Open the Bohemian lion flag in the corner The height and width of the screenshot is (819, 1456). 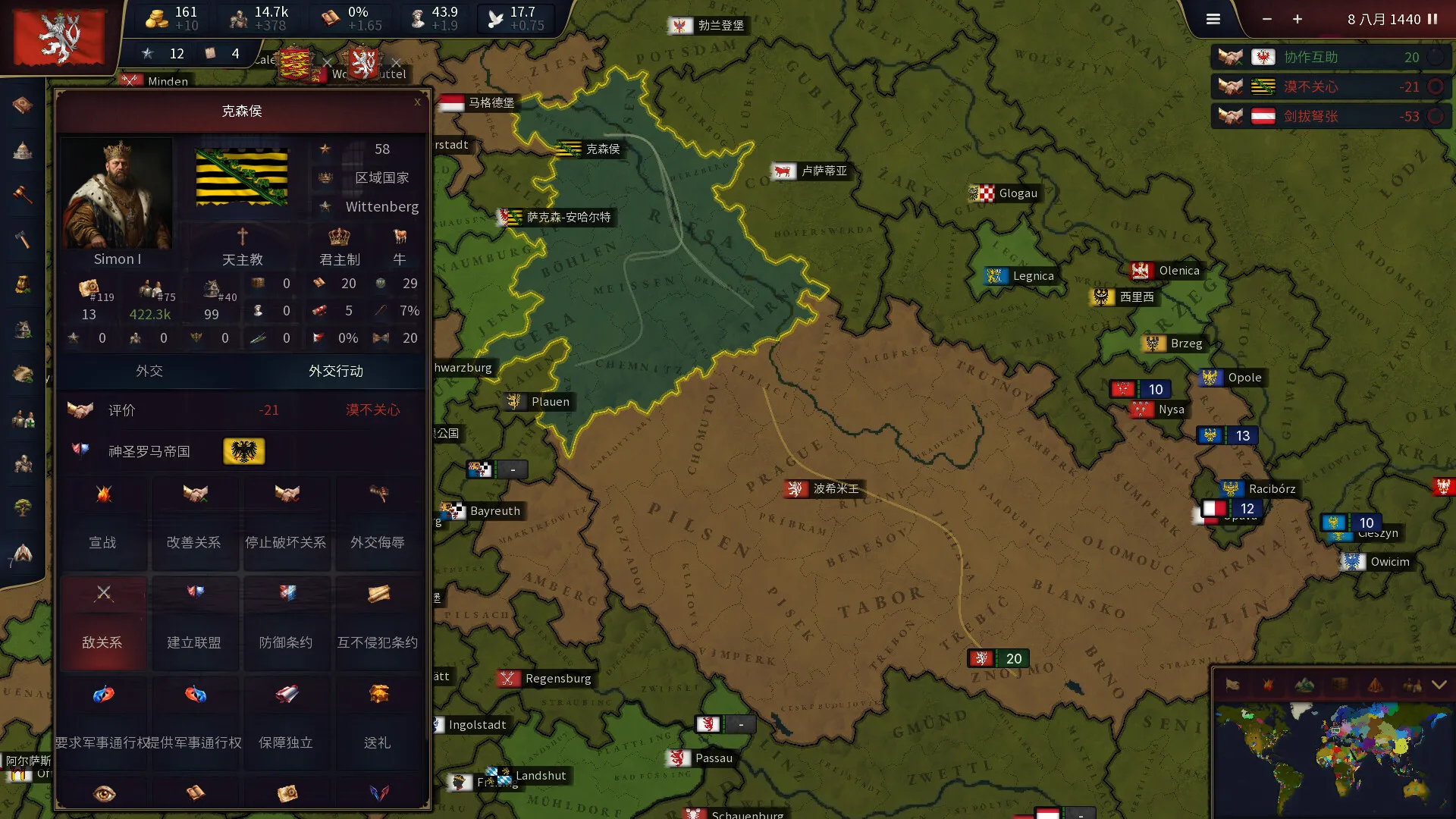coord(59,38)
